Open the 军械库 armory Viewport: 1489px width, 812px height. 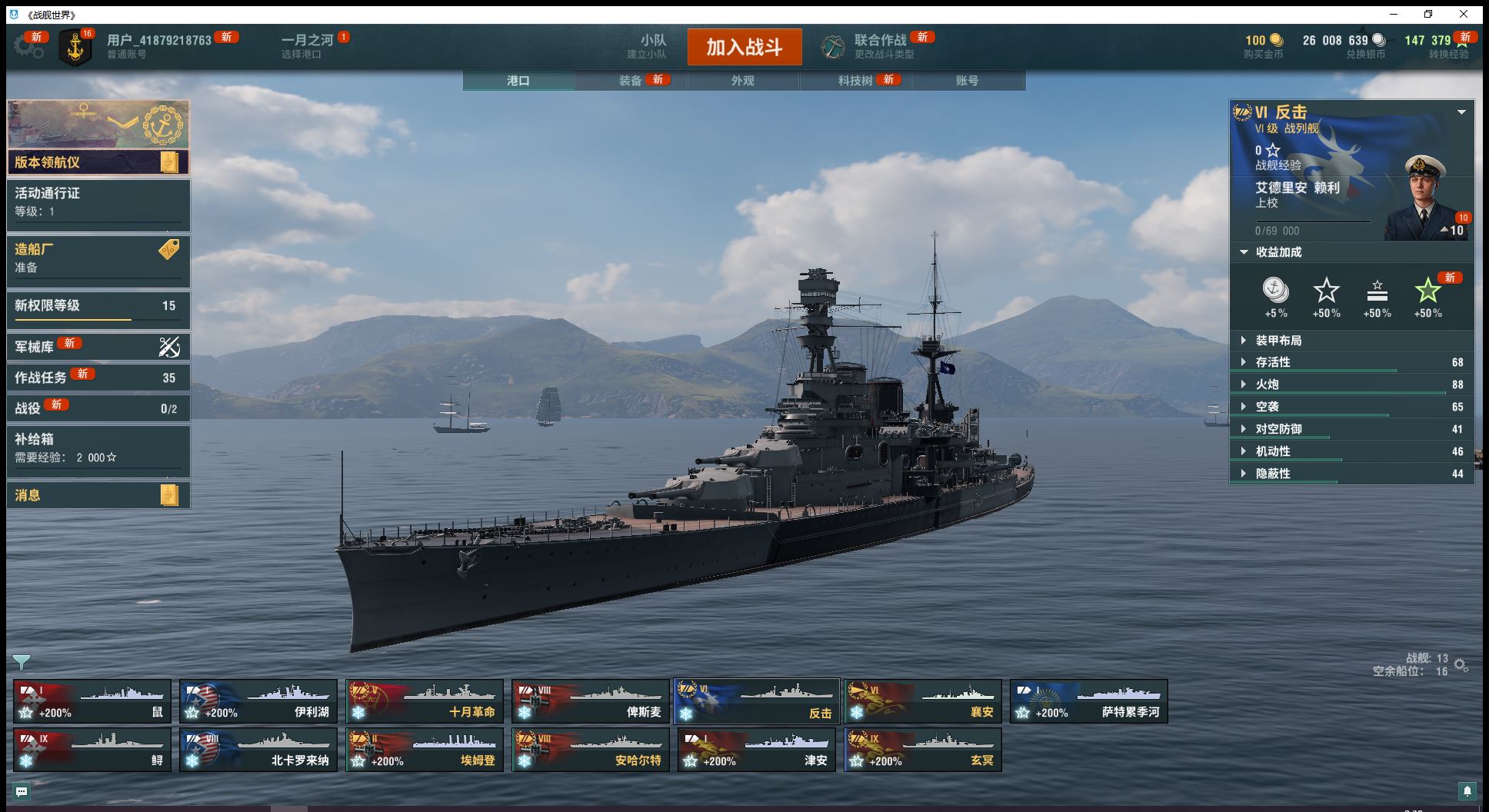coord(98,347)
